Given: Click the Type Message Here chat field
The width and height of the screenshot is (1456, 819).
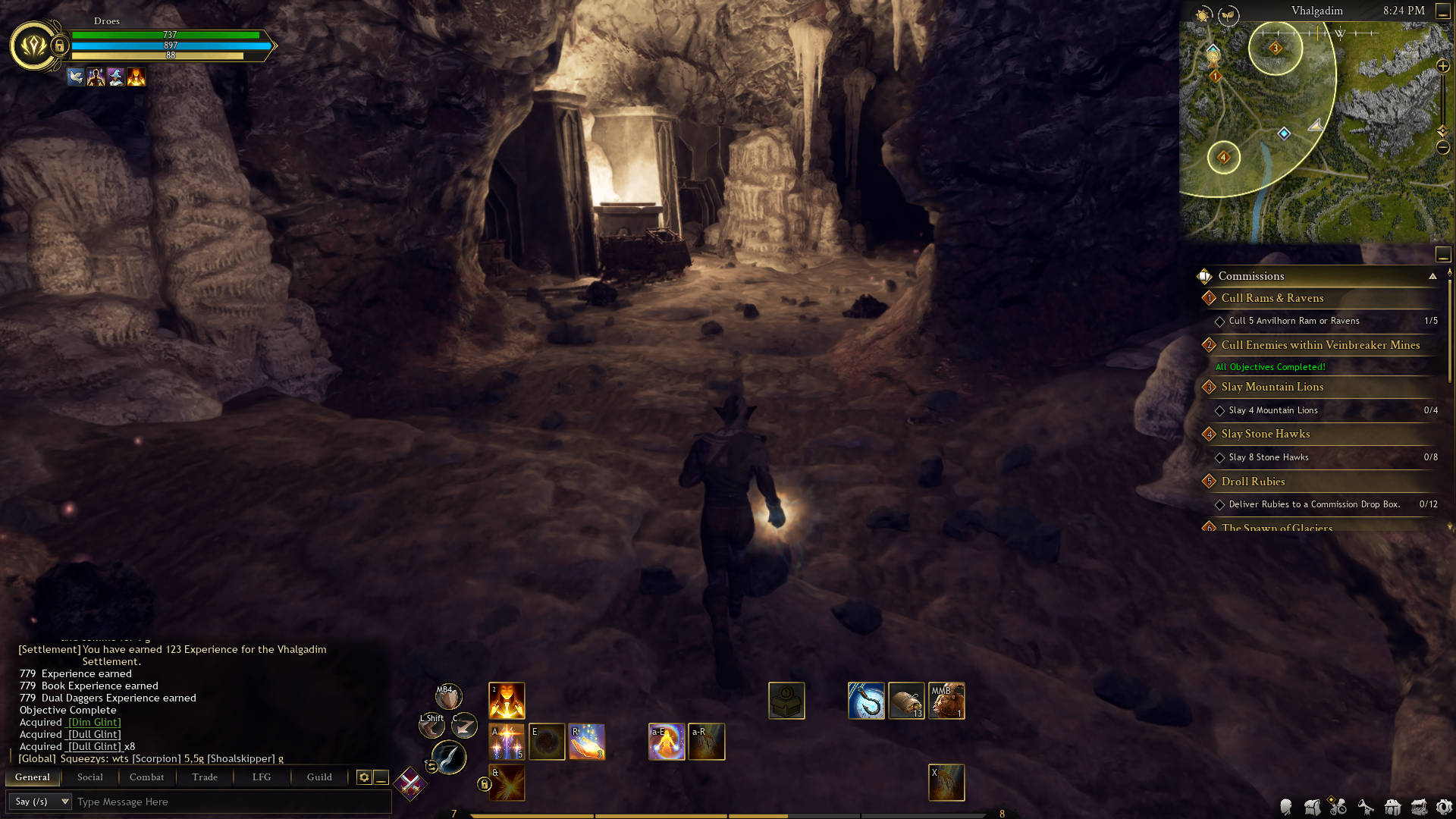Looking at the screenshot, I should [227, 802].
